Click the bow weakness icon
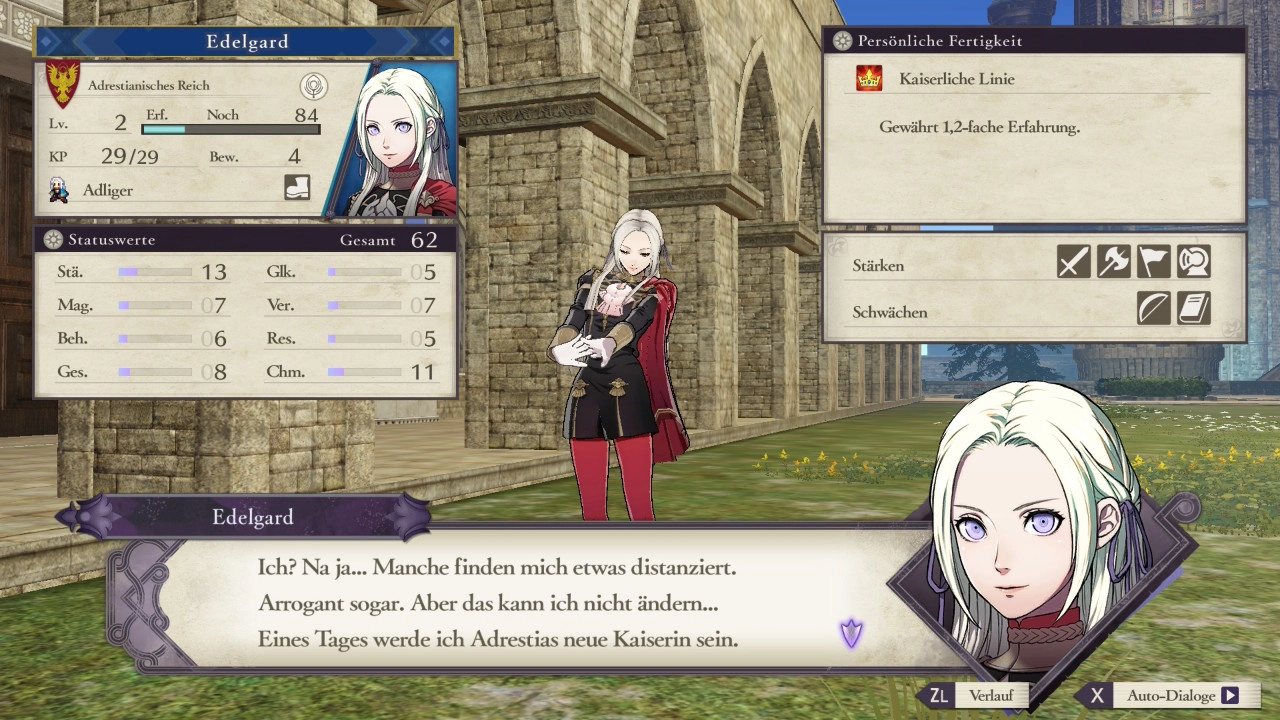The image size is (1280, 720). click(1153, 309)
